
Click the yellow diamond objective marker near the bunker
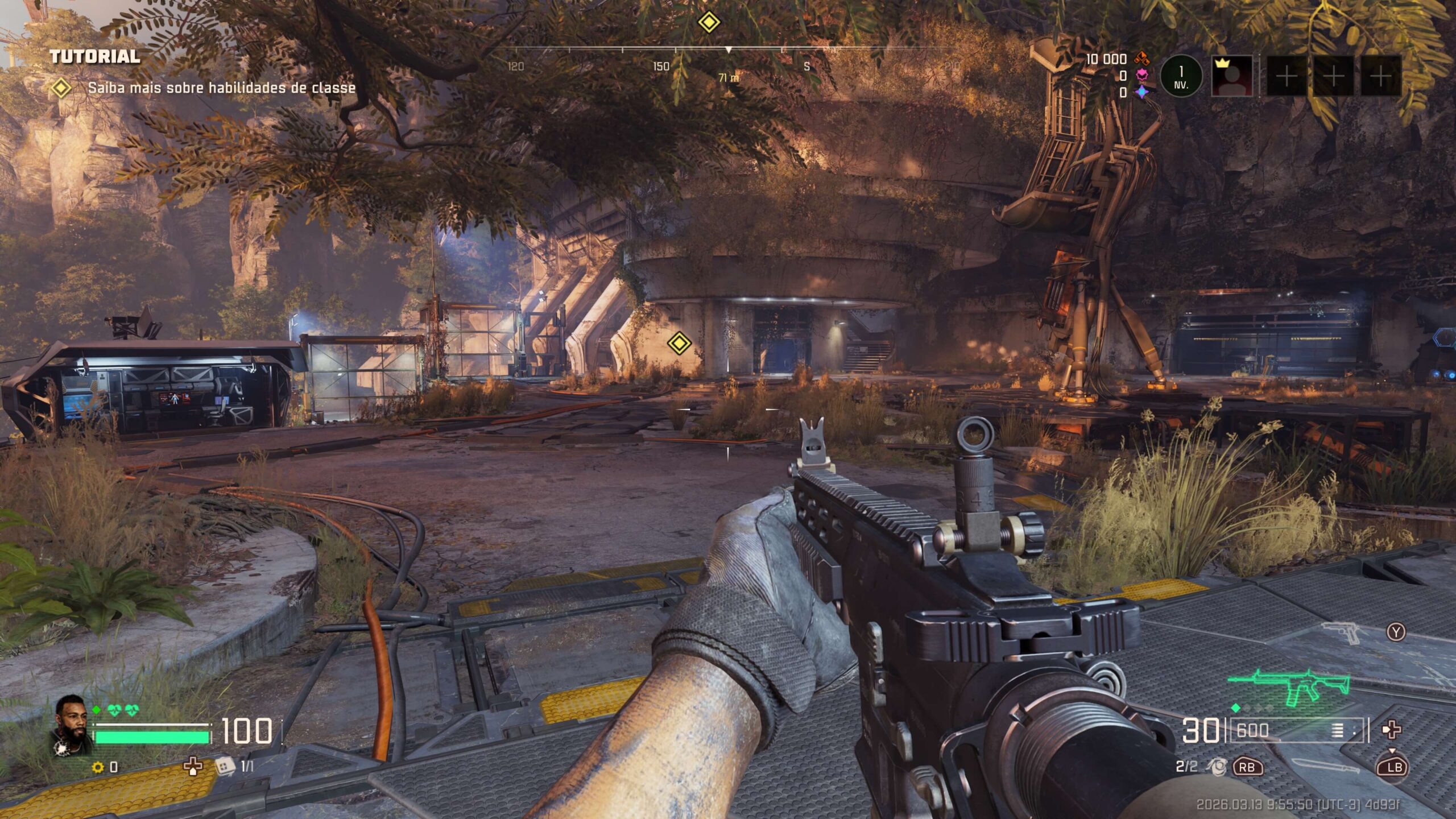pyautogui.click(x=678, y=343)
